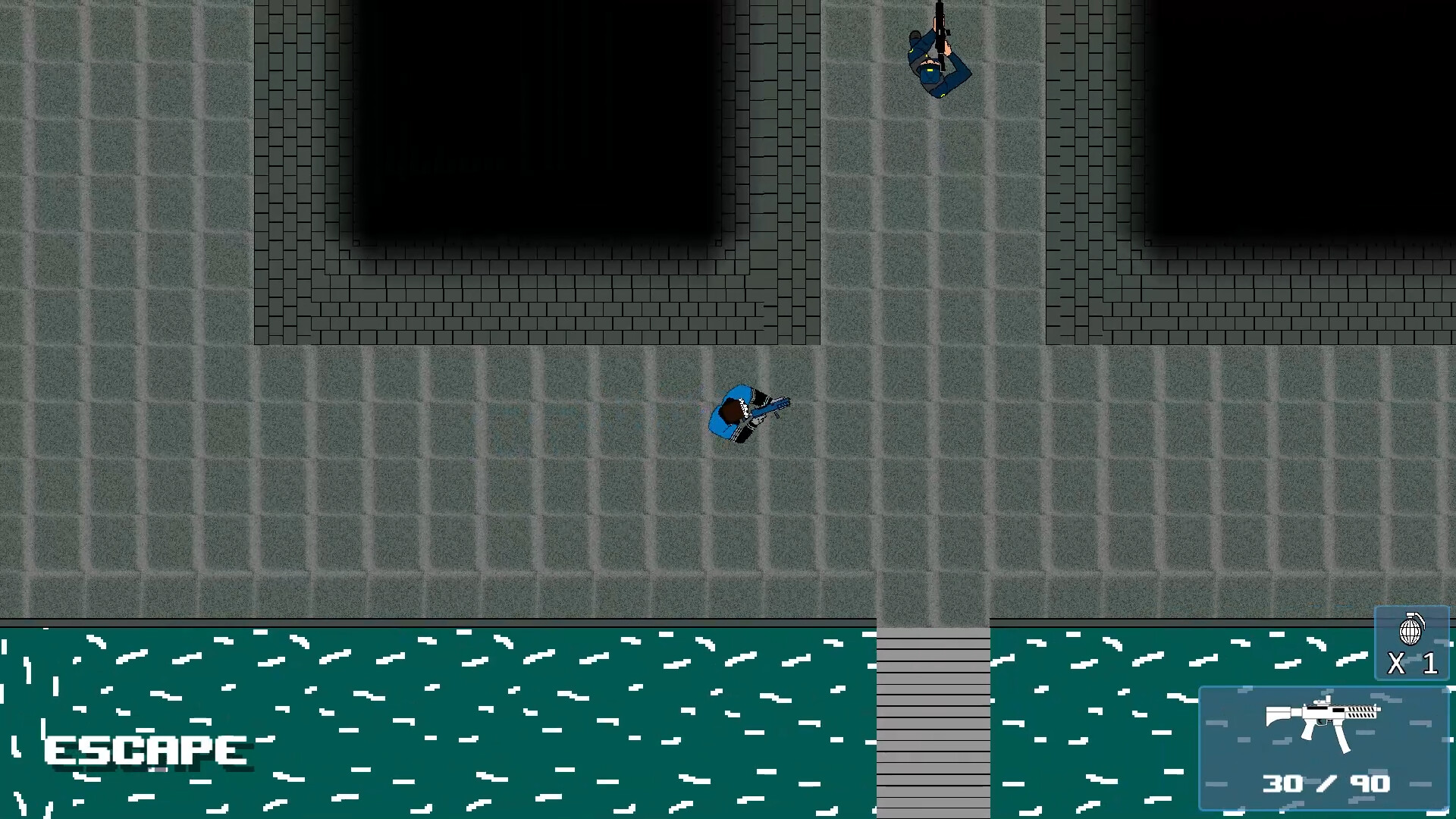This screenshot has height=819, width=1456.
Task: Click the zebra crosswalk over the water
Action: coord(933,720)
